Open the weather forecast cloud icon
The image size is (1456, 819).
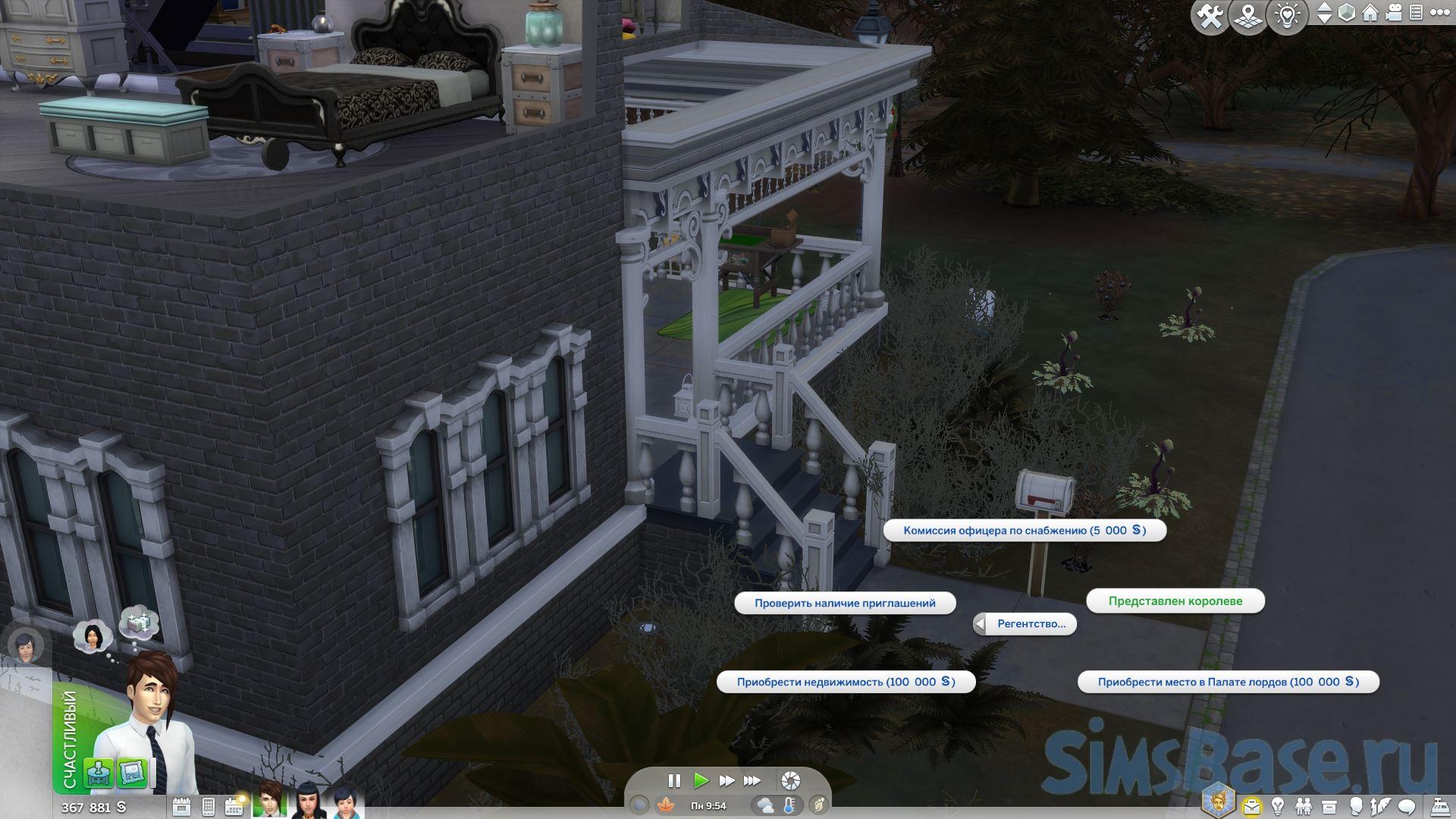[764, 805]
